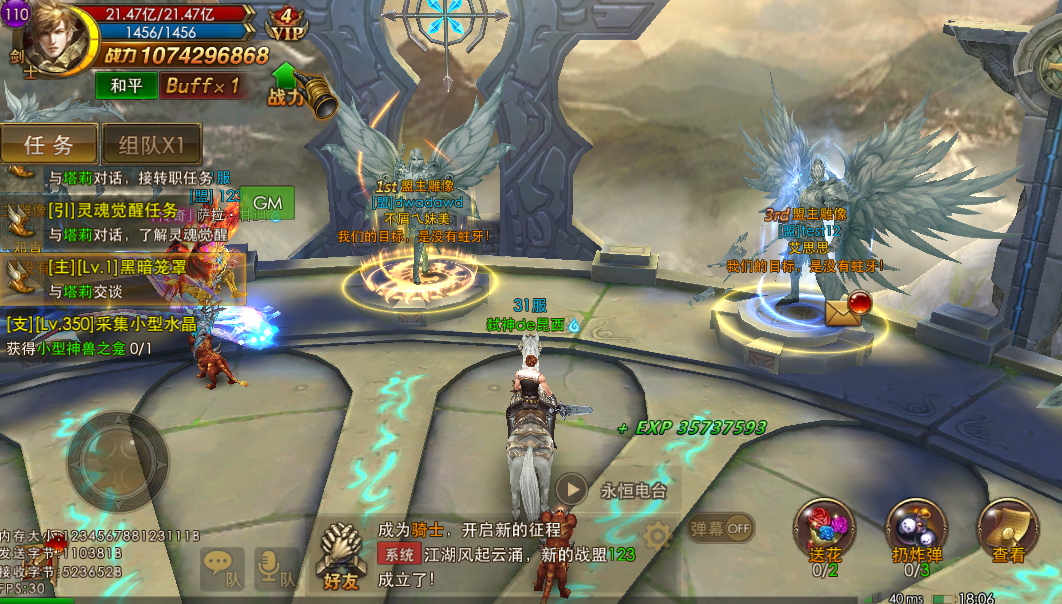The width and height of the screenshot is (1062, 604).
Task: Switch to the 任务 tab
Action: click(x=49, y=144)
